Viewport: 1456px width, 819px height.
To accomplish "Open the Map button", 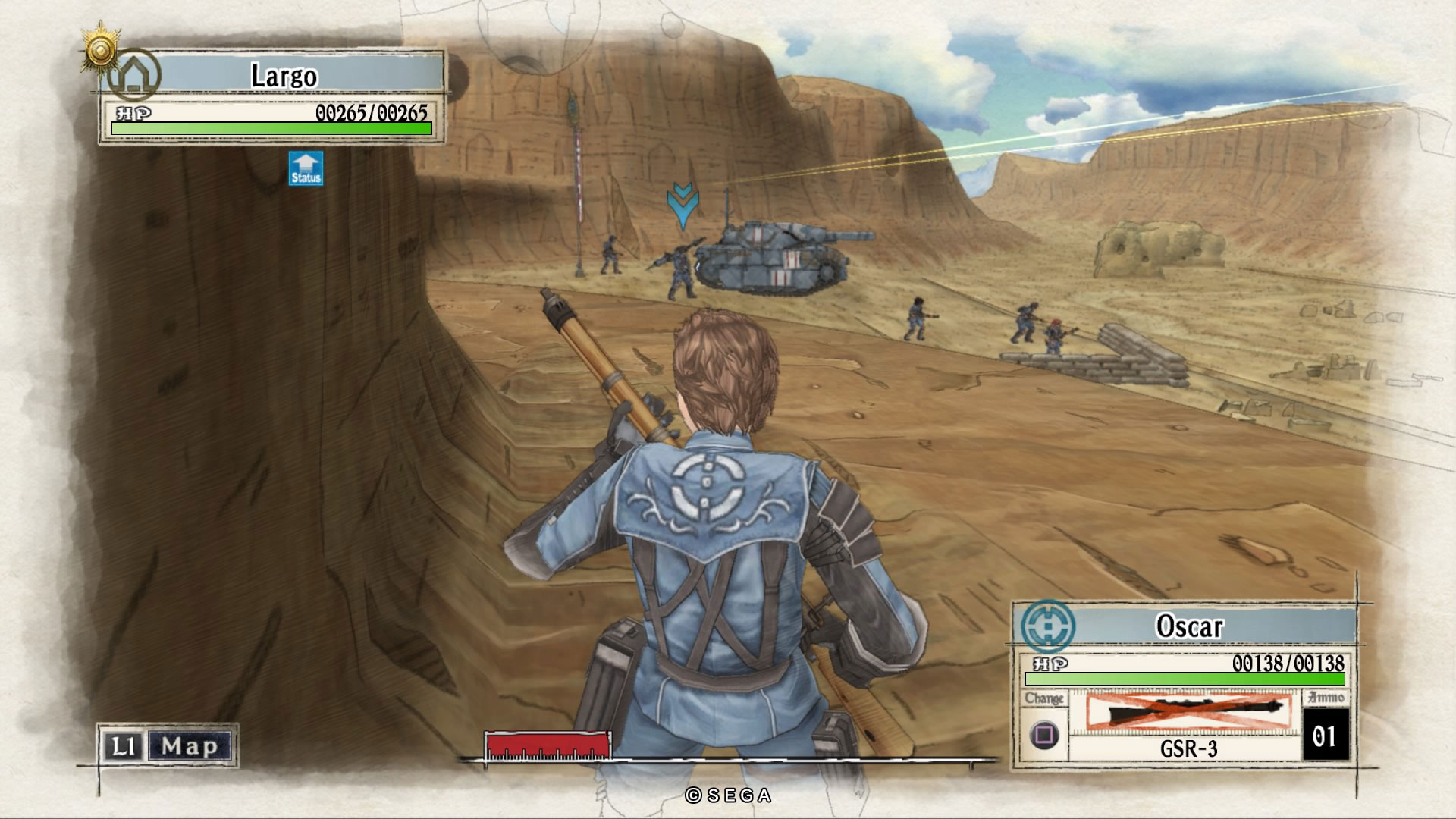I will 189,746.
